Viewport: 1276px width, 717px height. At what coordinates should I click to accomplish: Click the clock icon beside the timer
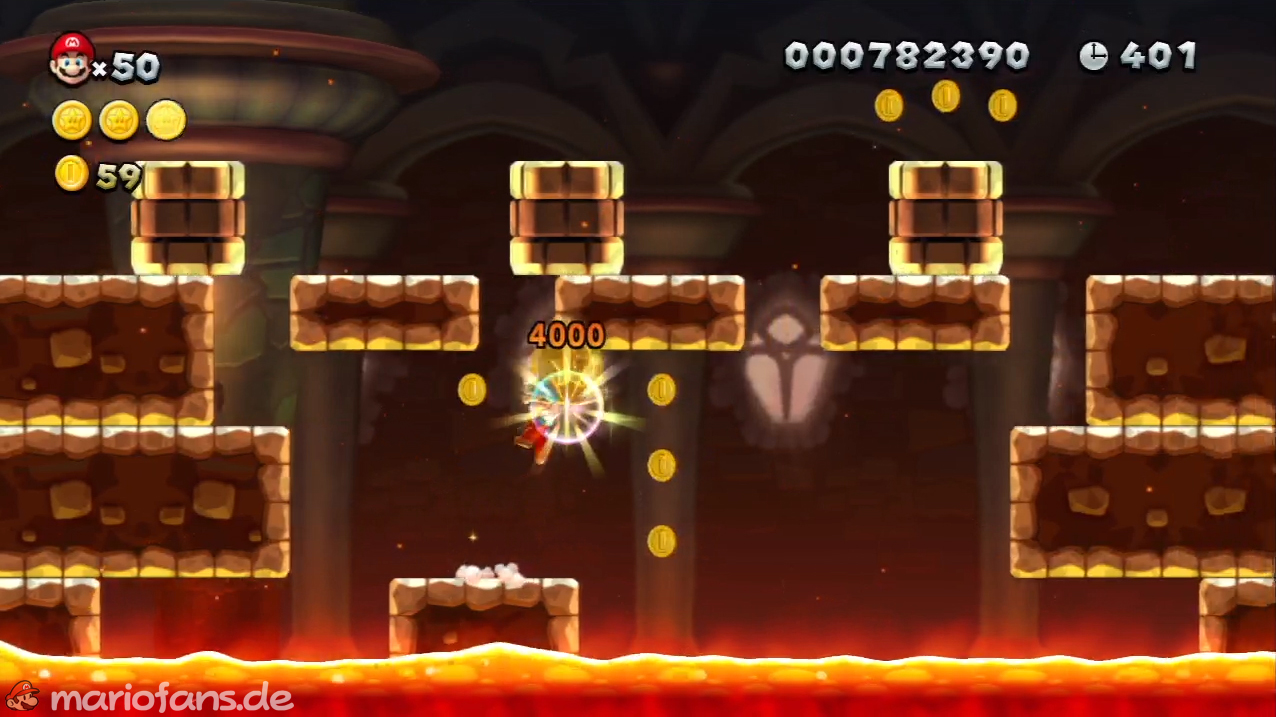pyautogui.click(x=1093, y=56)
